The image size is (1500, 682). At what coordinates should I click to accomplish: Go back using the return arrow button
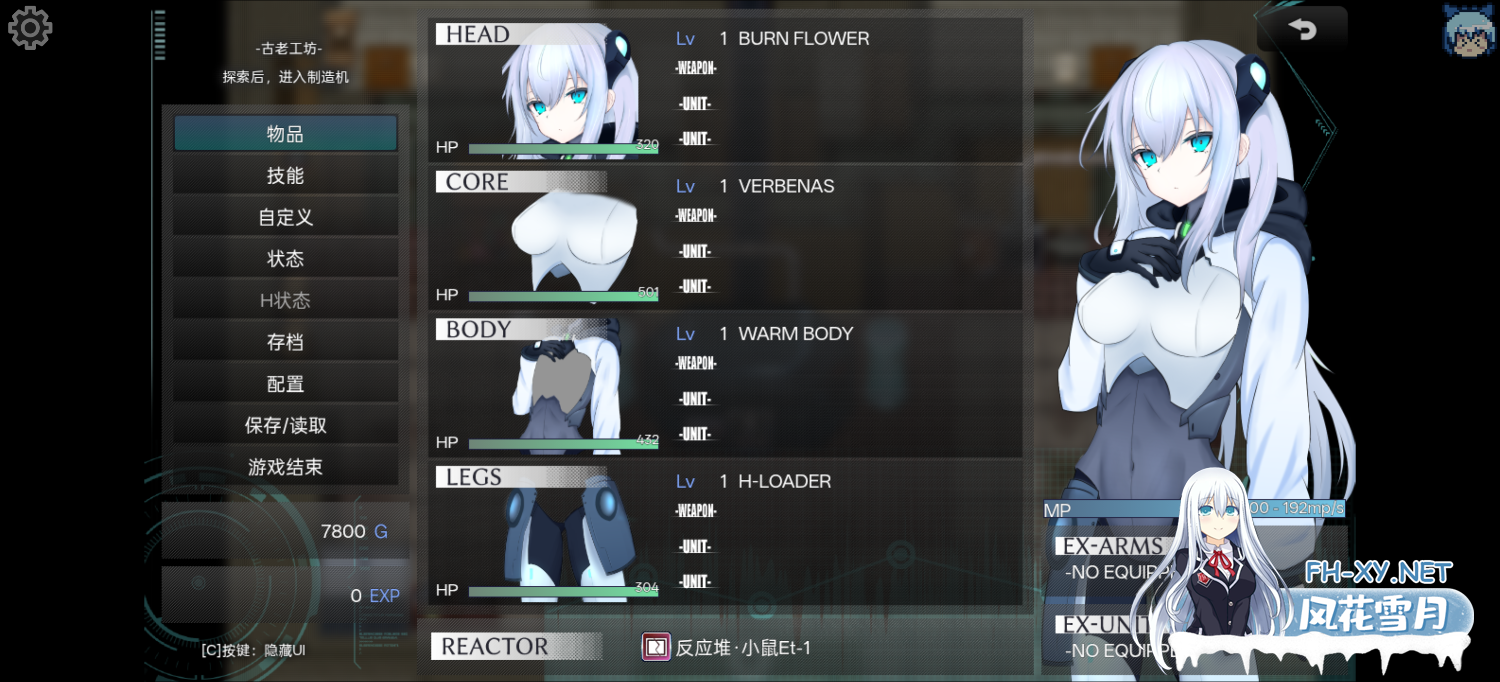pos(1303,30)
